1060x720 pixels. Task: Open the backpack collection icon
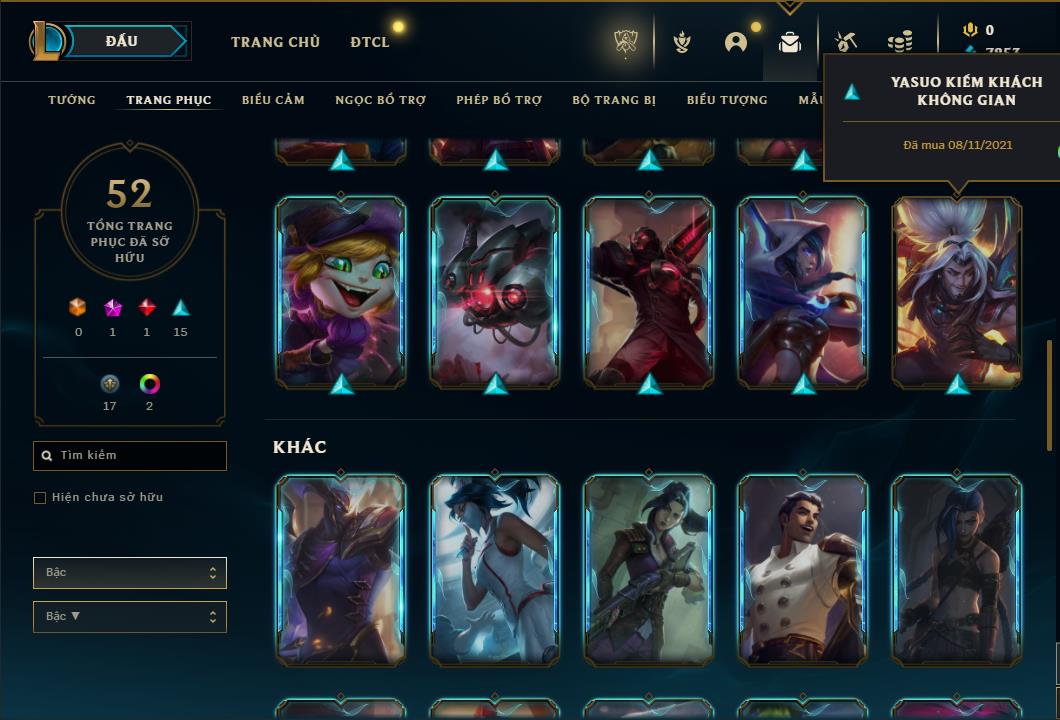790,42
